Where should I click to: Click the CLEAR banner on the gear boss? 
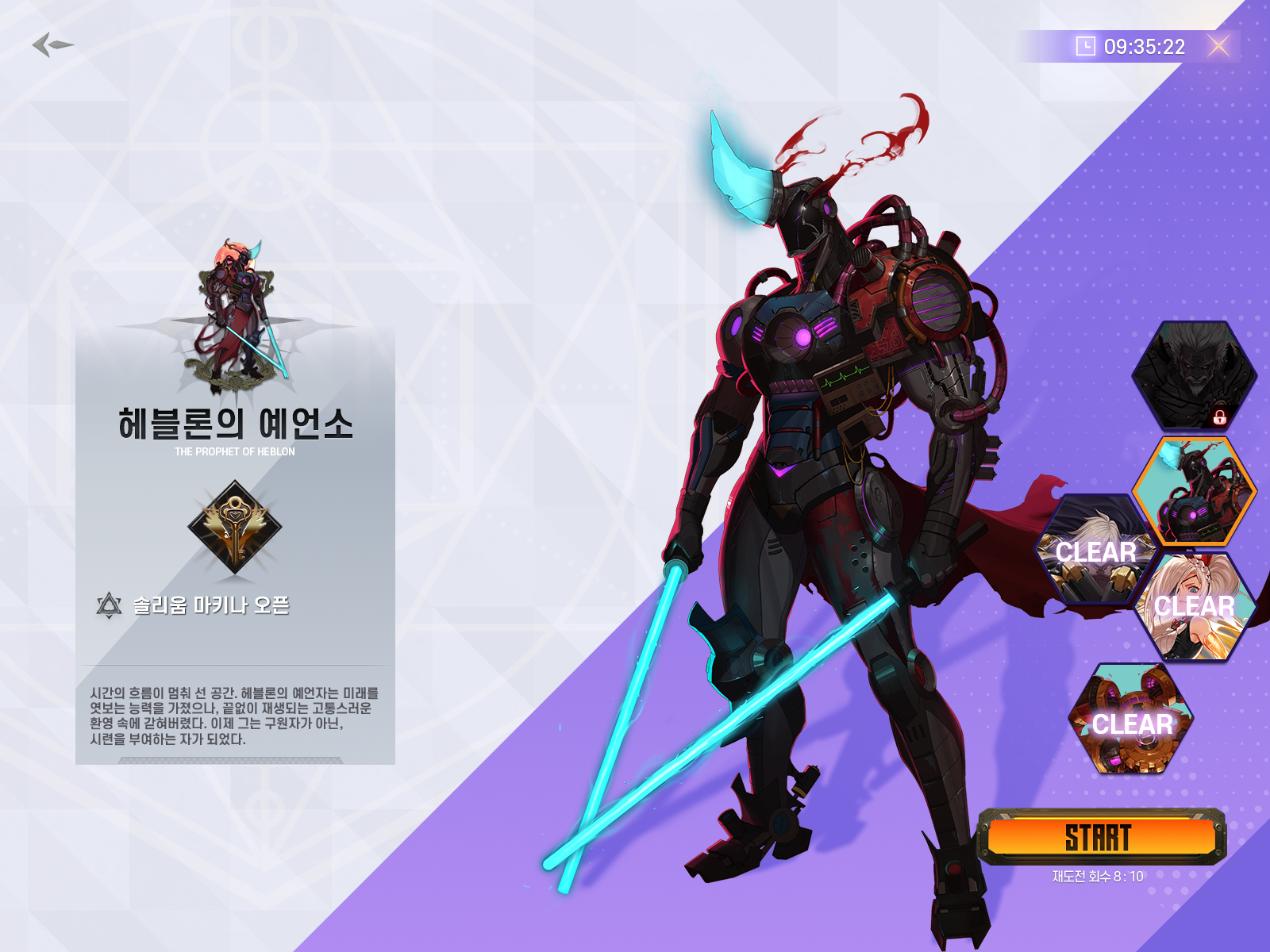(x=1133, y=726)
